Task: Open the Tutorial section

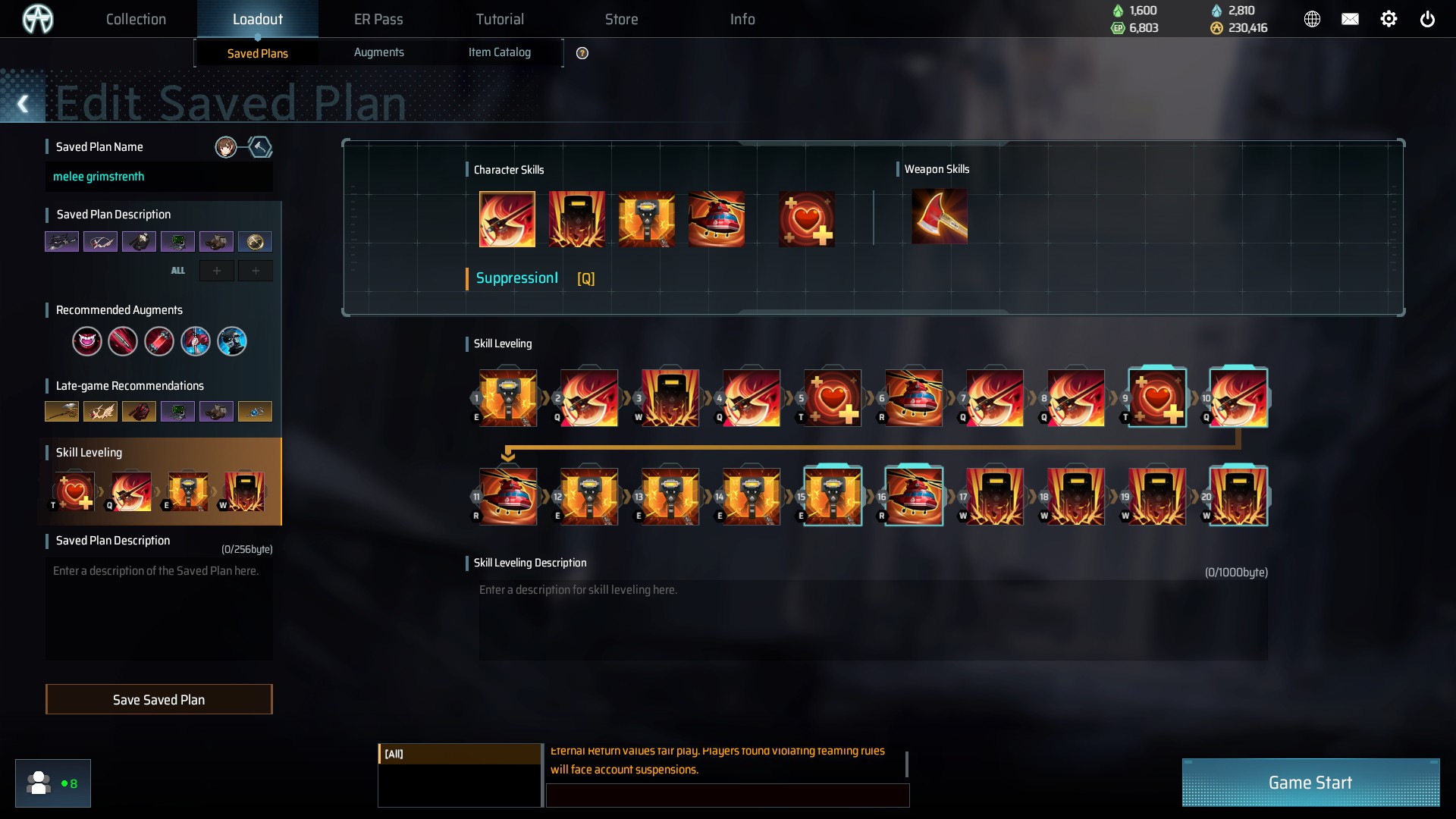Action: click(500, 19)
